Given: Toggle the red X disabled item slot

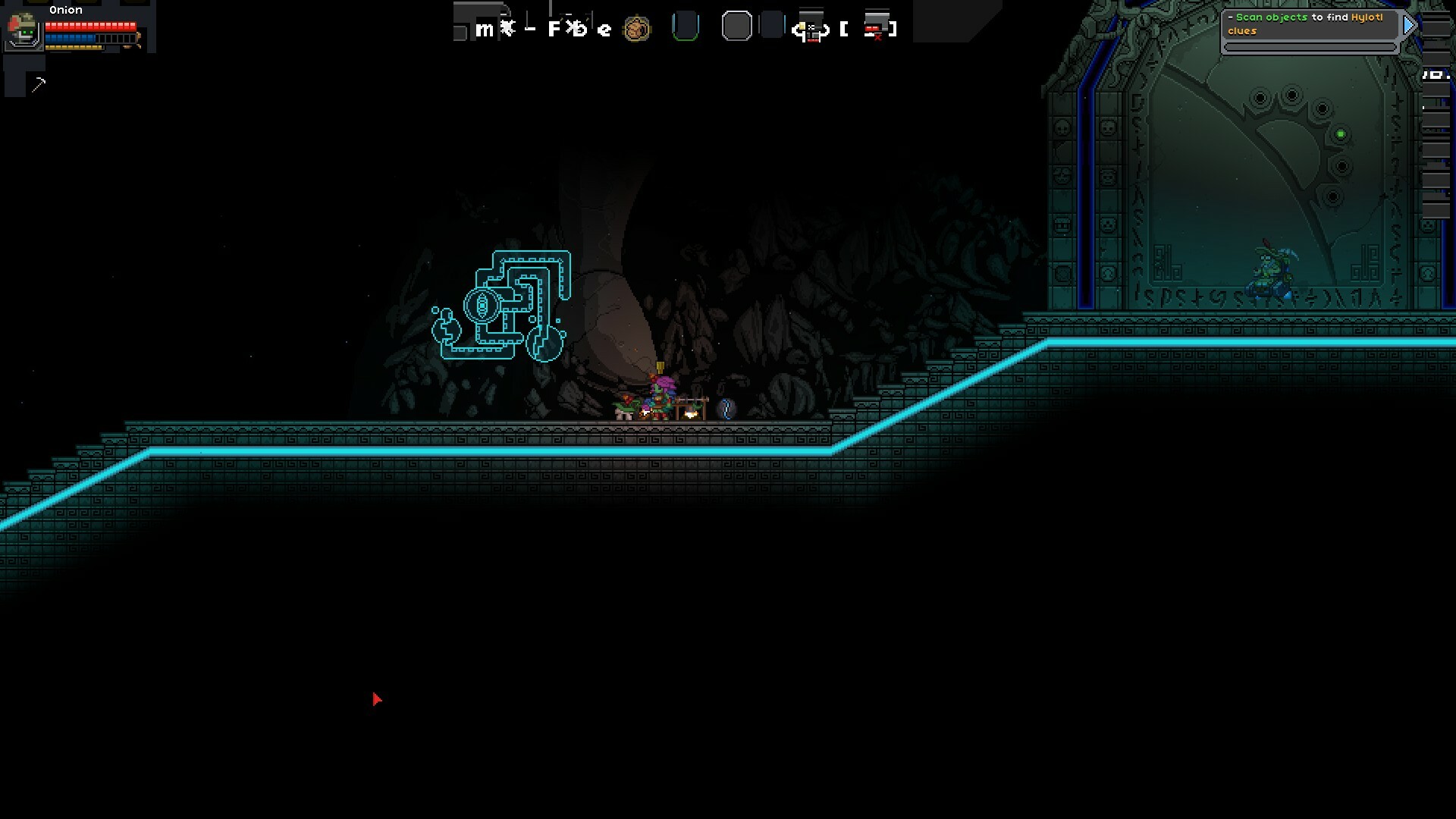Looking at the screenshot, I should pyautogui.click(x=876, y=28).
